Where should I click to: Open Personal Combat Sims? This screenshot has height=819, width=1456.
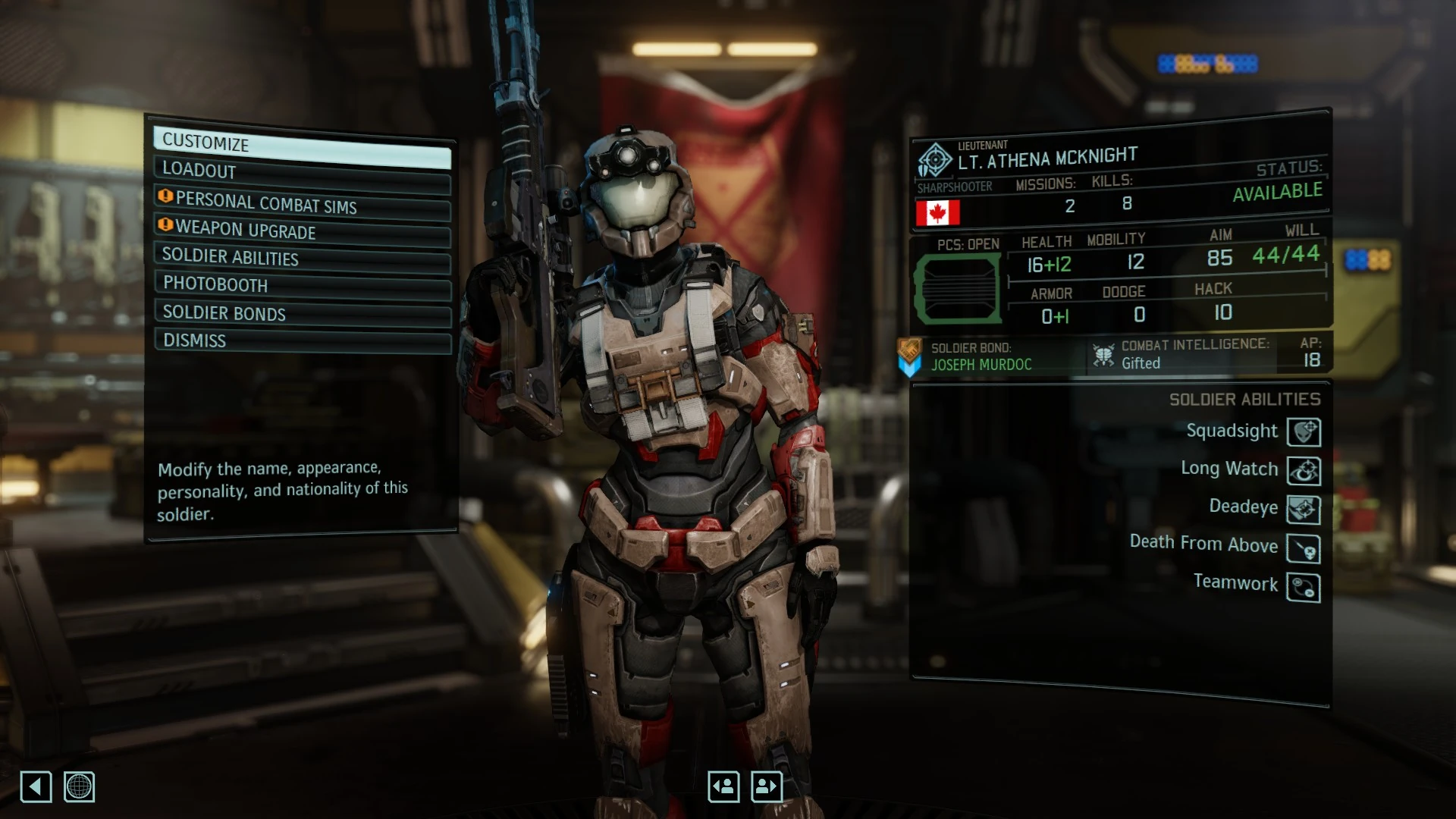pyautogui.click(x=302, y=203)
